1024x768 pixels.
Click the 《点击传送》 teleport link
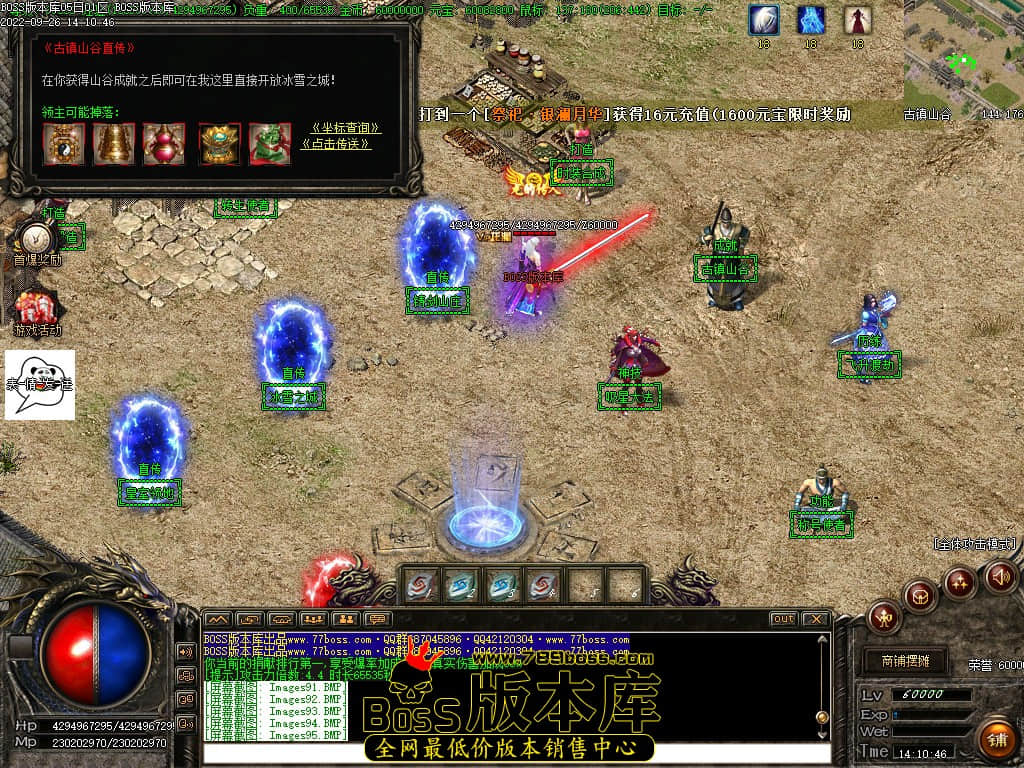point(336,144)
